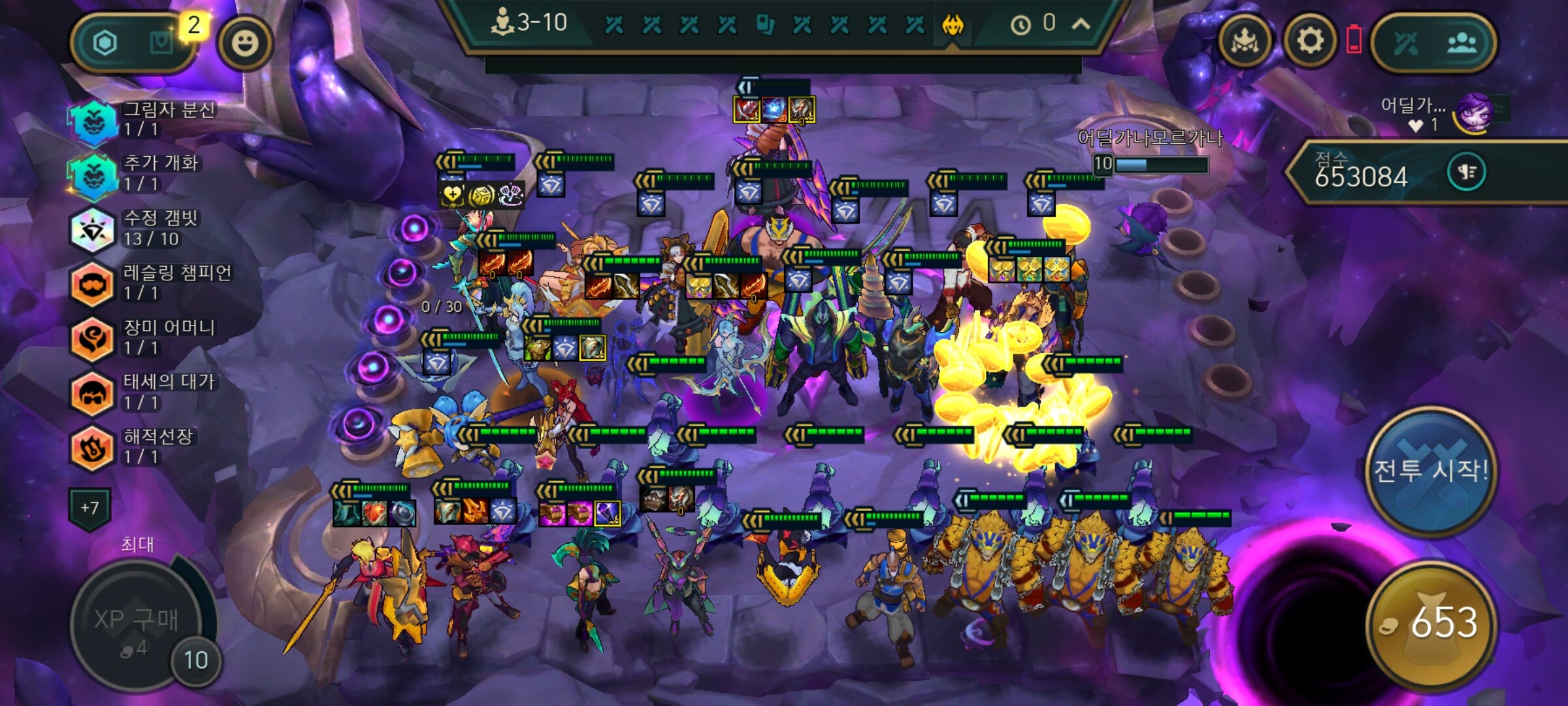Open the emote smiley face button
Viewport: 1568px width, 706px height.
point(245,43)
